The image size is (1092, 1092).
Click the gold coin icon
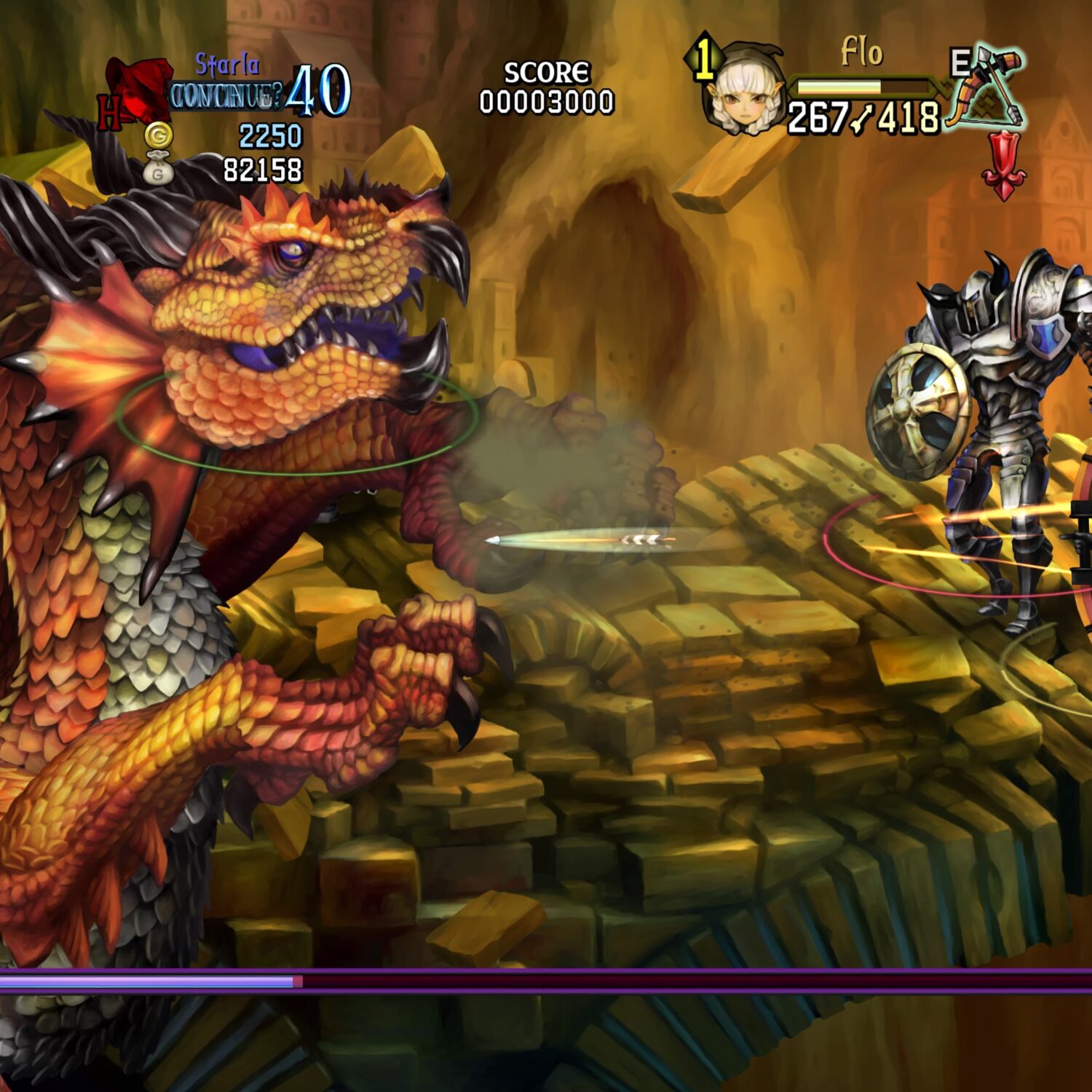pos(158,135)
